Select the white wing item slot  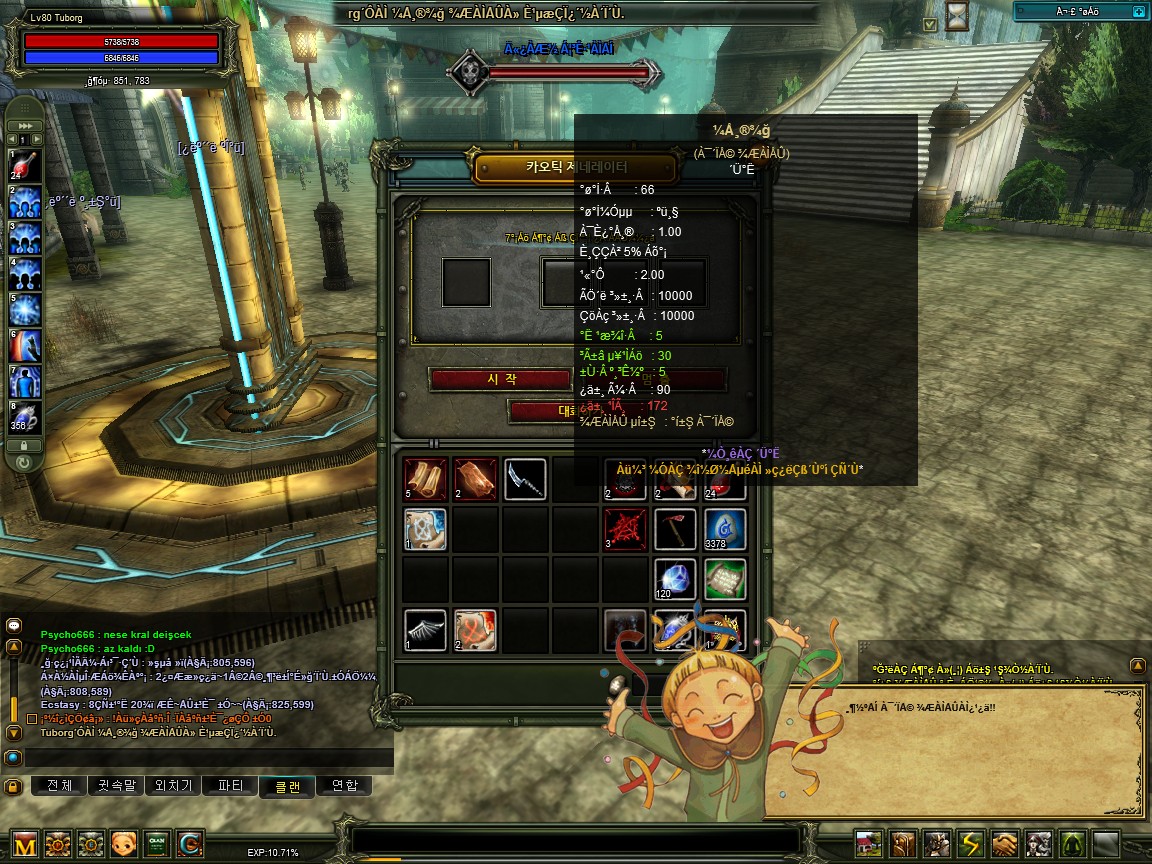(x=425, y=630)
